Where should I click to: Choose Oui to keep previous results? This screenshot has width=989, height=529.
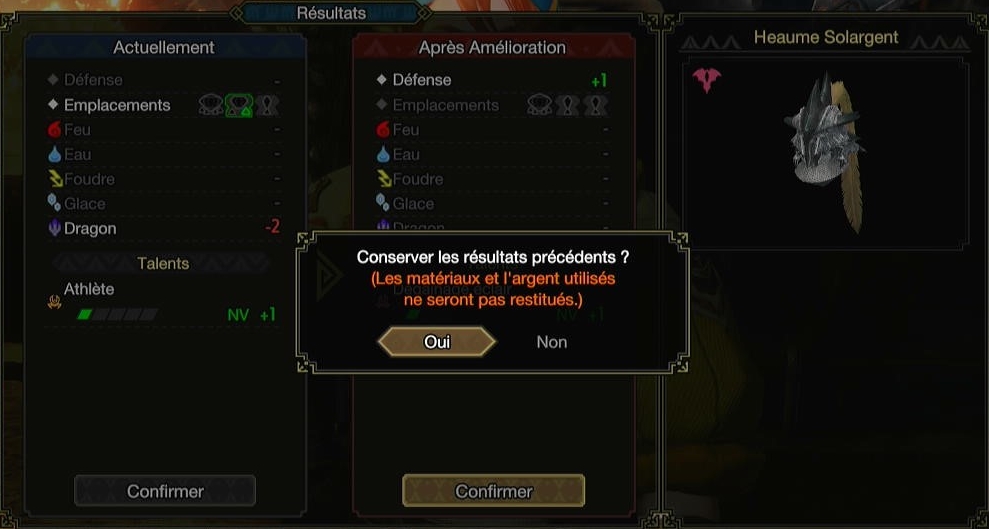(x=437, y=342)
